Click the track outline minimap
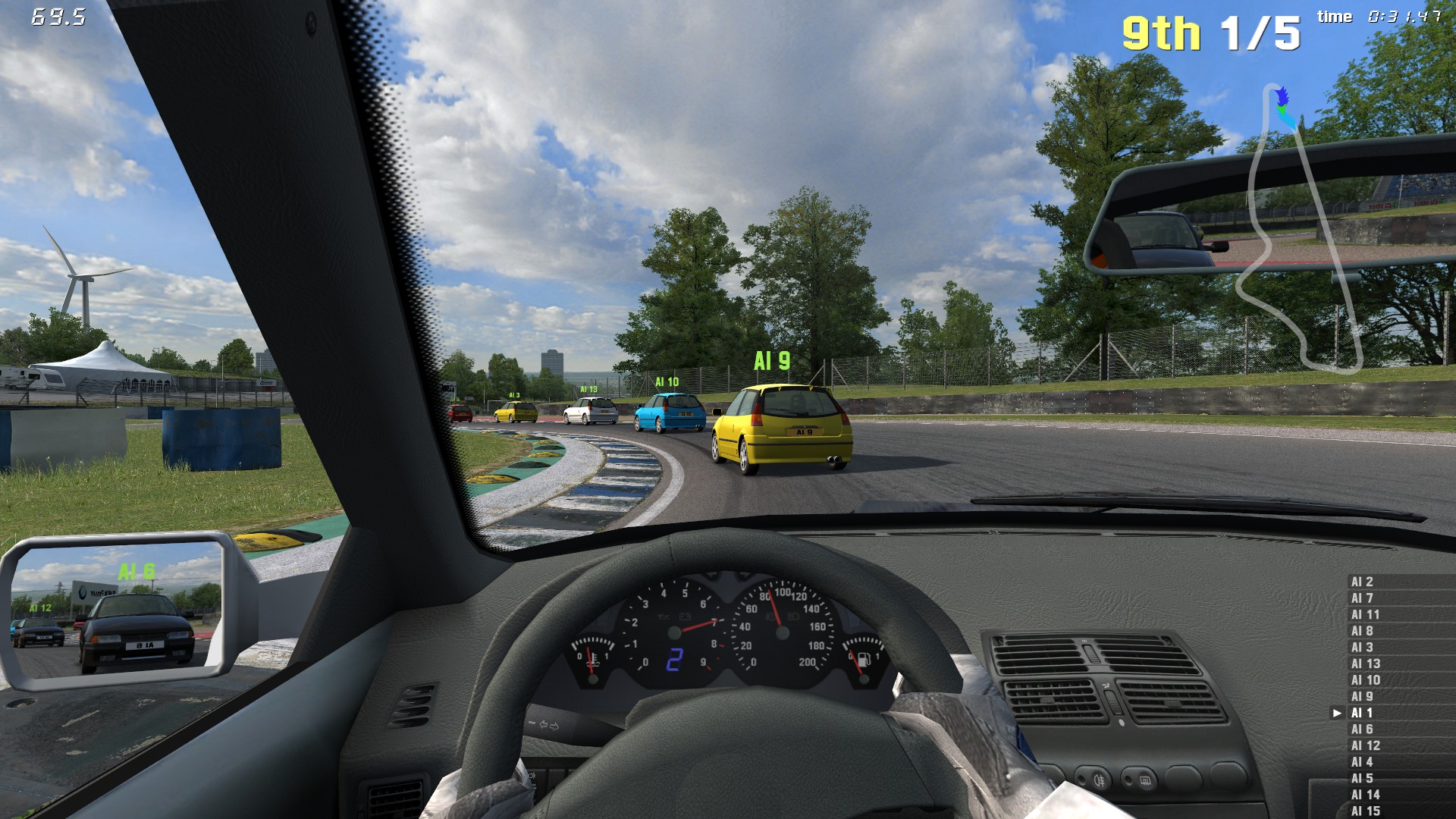Viewport: 1456px width, 819px height. (1298, 227)
